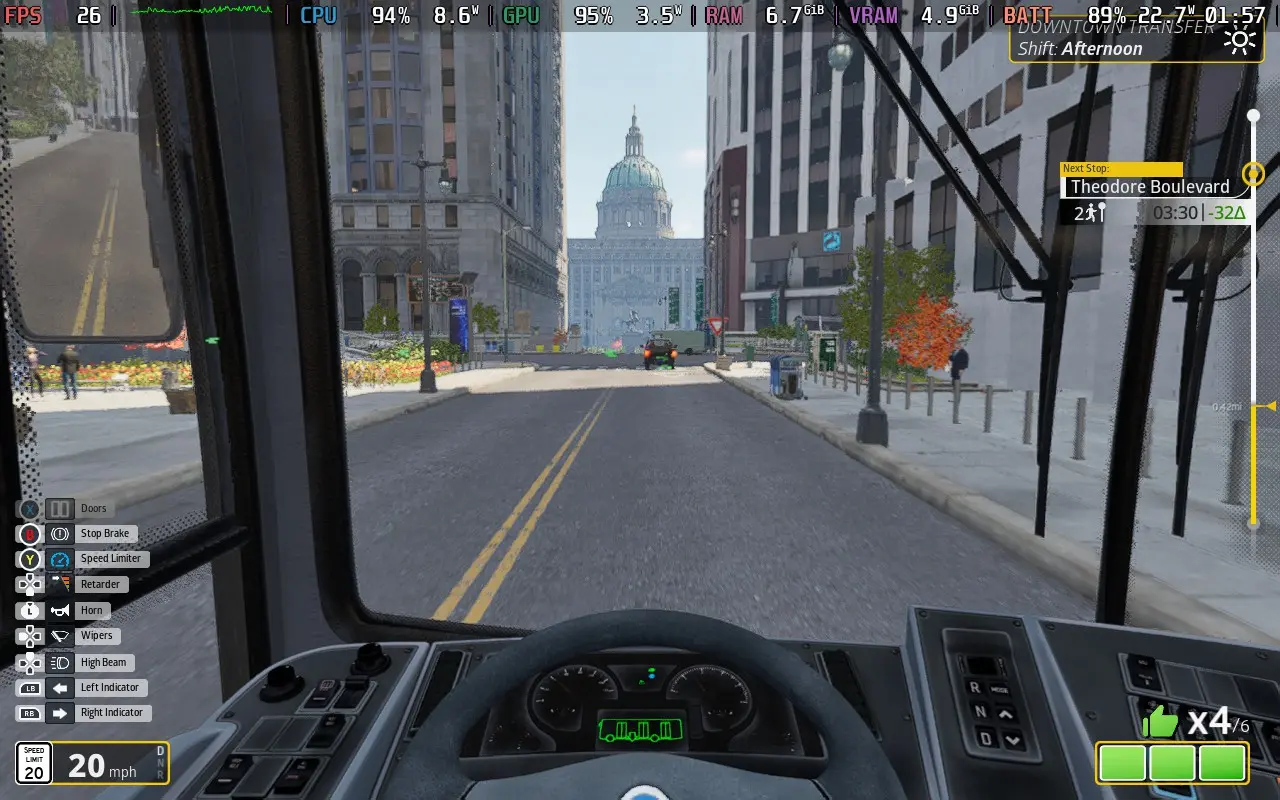Click the walking passenger count icon
Viewport: 1280px width, 800px height.
click(1091, 212)
